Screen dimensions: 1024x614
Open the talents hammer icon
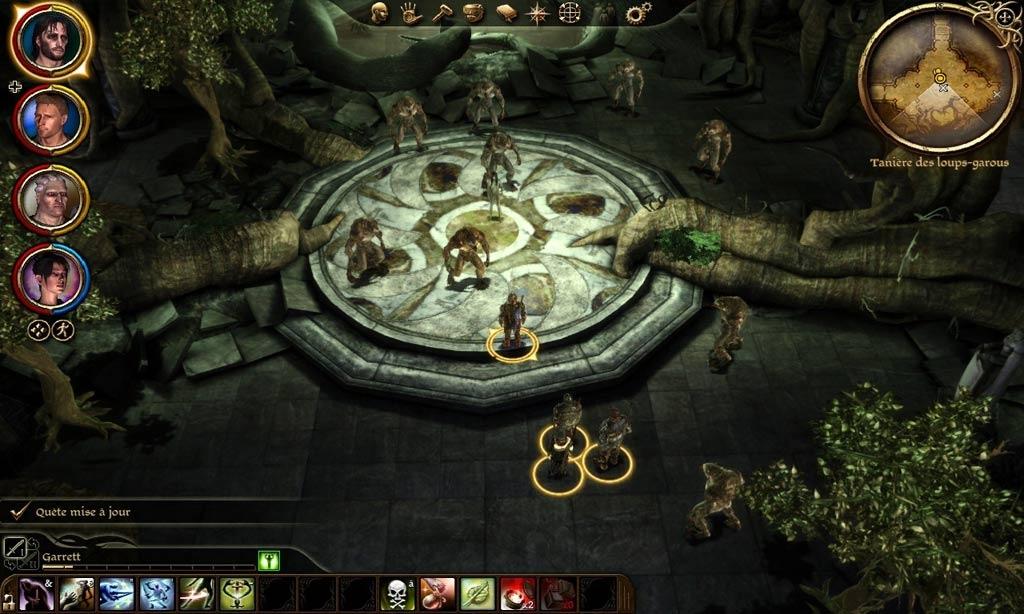click(x=442, y=13)
